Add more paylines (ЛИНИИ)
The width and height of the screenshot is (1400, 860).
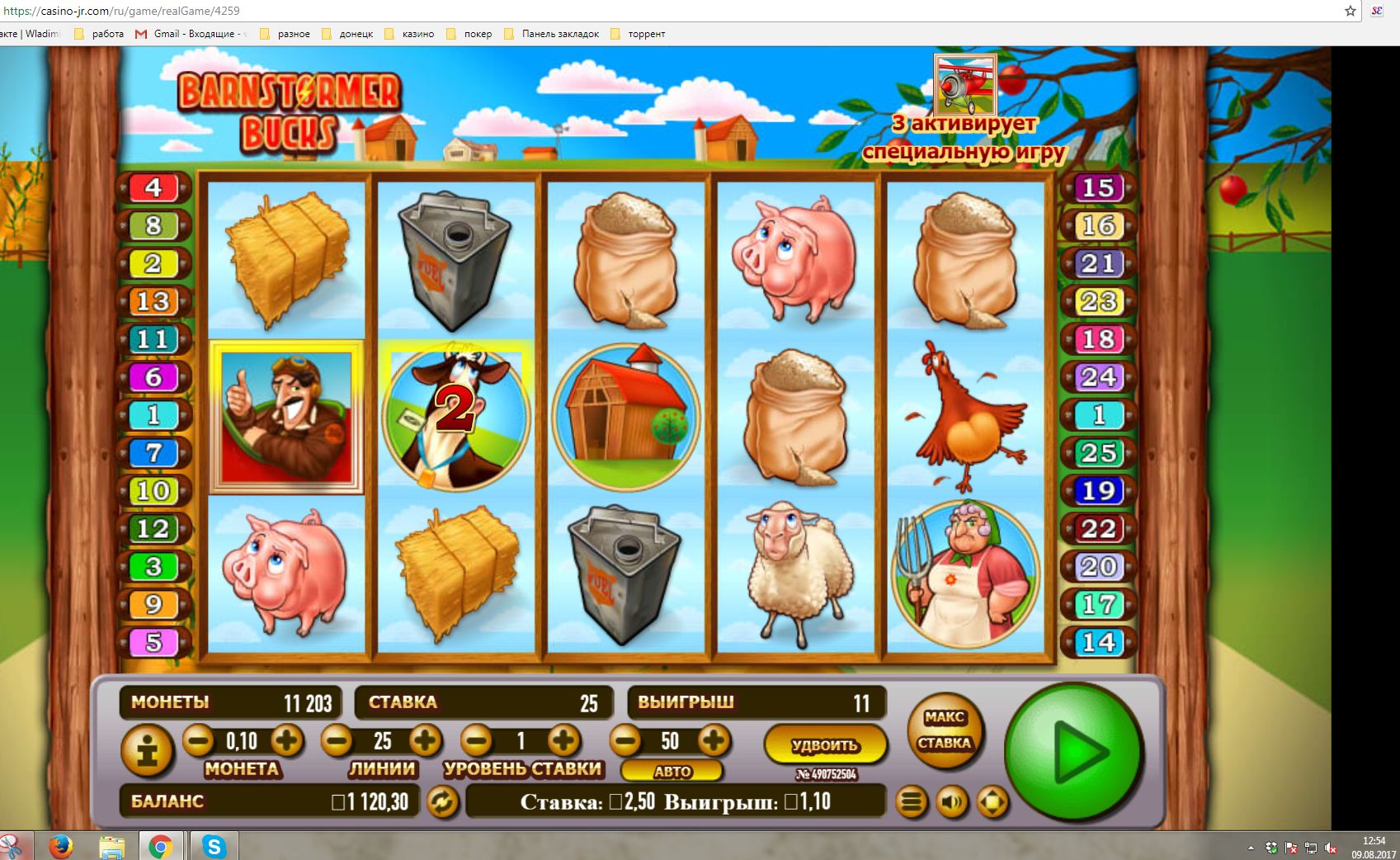[x=425, y=740]
